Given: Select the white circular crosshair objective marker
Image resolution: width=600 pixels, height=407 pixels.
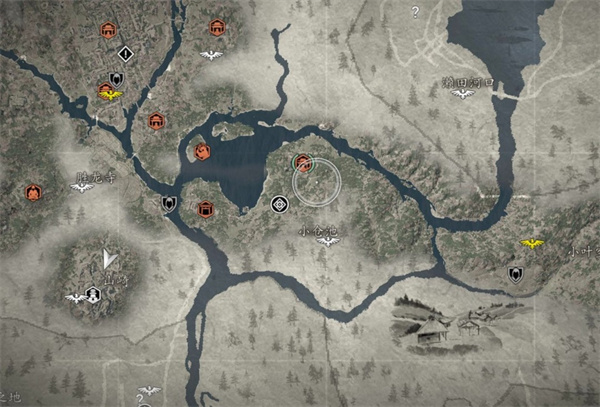Looking at the screenshot, I should point(280,205).
